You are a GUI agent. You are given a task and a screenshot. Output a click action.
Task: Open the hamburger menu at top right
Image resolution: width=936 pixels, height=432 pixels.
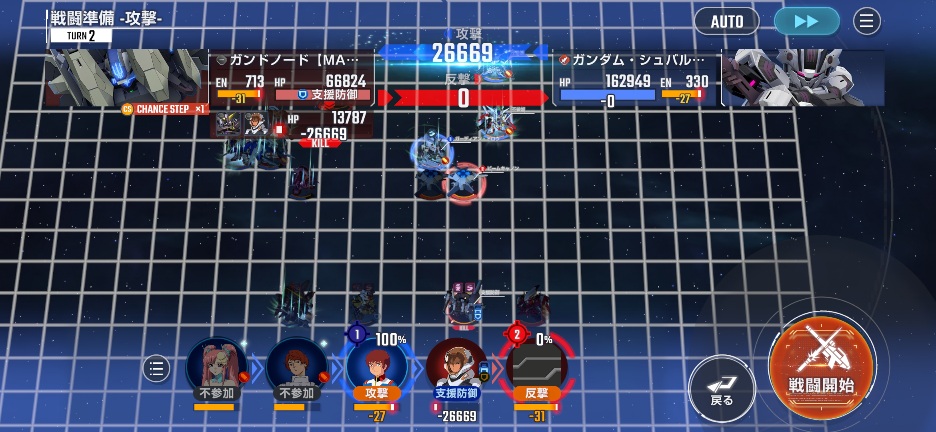click(x=867, y=21)
